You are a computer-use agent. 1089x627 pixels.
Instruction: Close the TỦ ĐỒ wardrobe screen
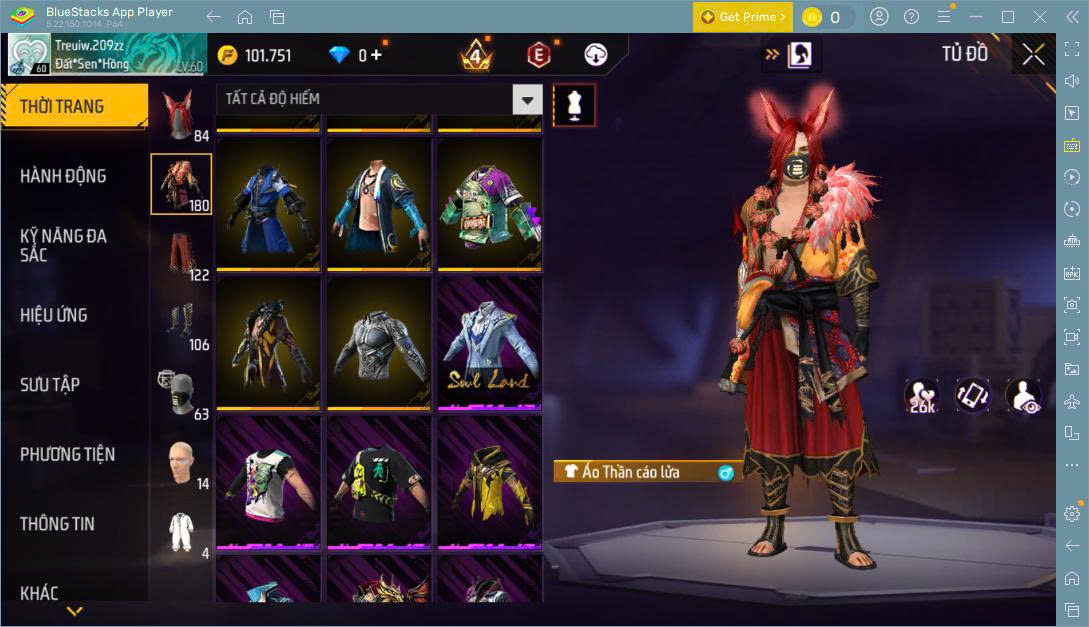click(x=1033, y=54)
